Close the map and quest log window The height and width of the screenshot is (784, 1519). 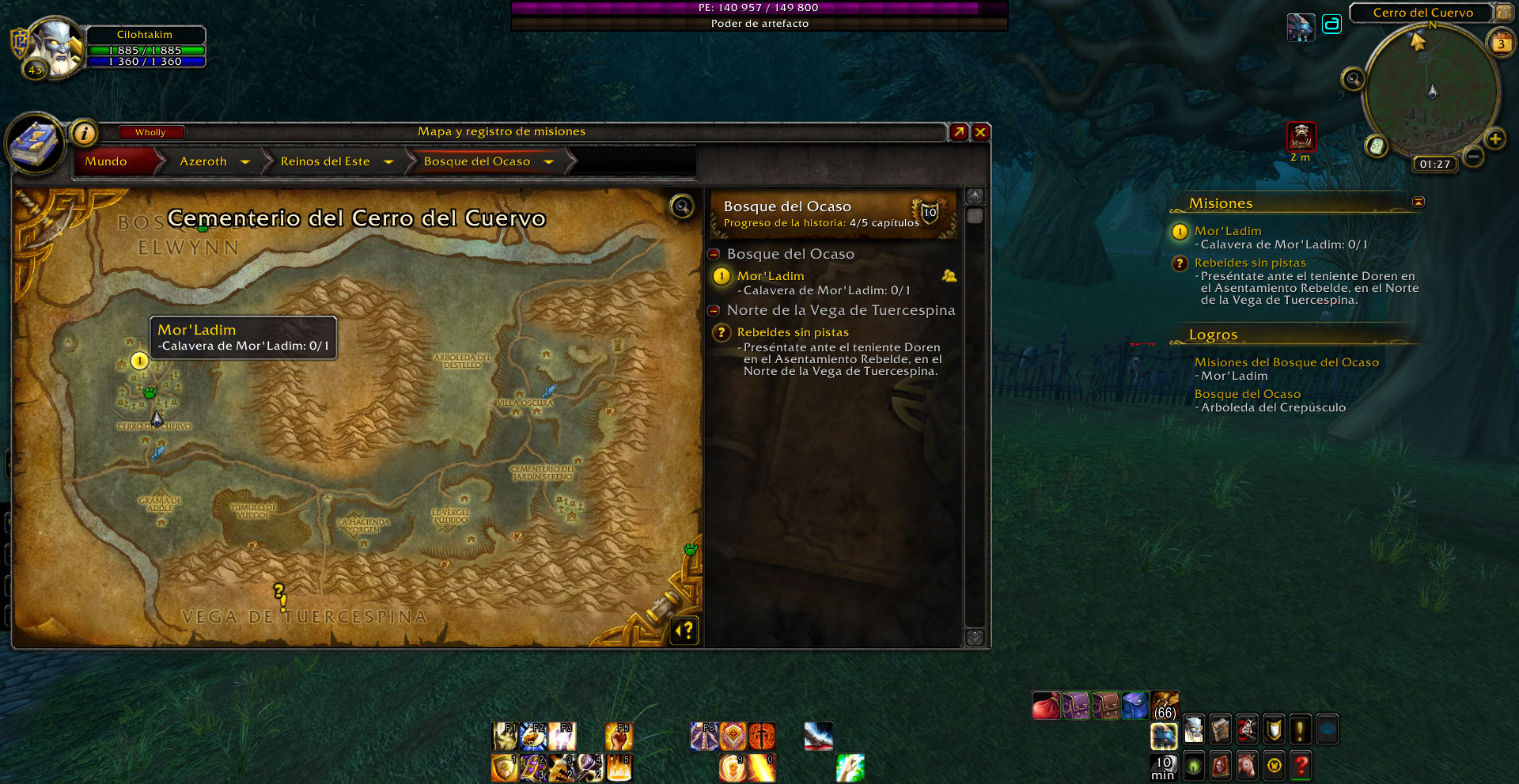coord(980,132)
